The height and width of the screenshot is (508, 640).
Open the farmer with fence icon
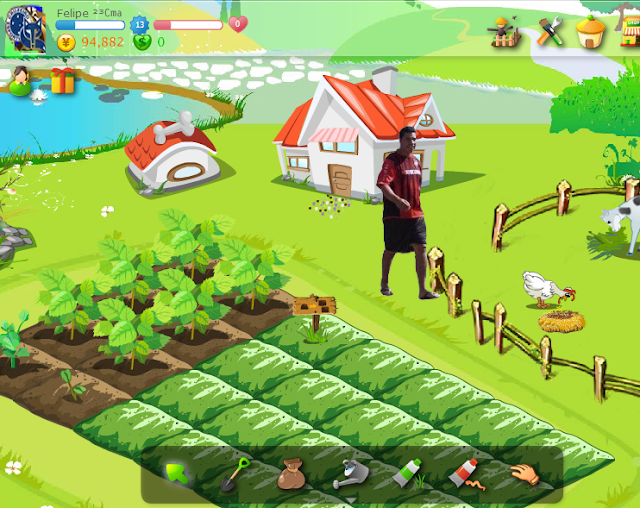(504, 33)
